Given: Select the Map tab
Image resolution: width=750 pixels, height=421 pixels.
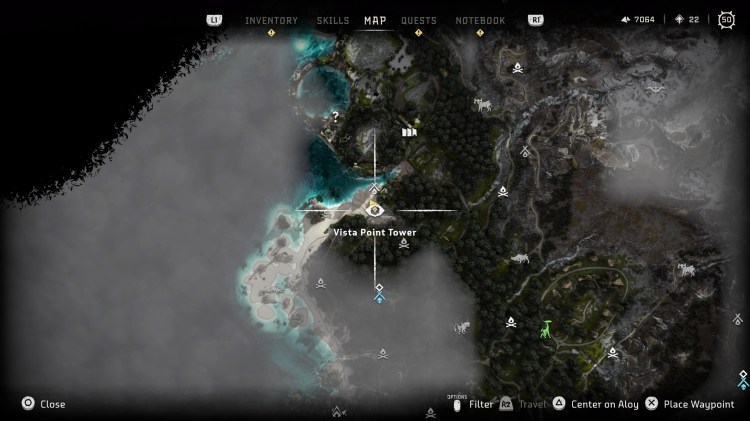Looking at the screenshot, I should point(375,20).
